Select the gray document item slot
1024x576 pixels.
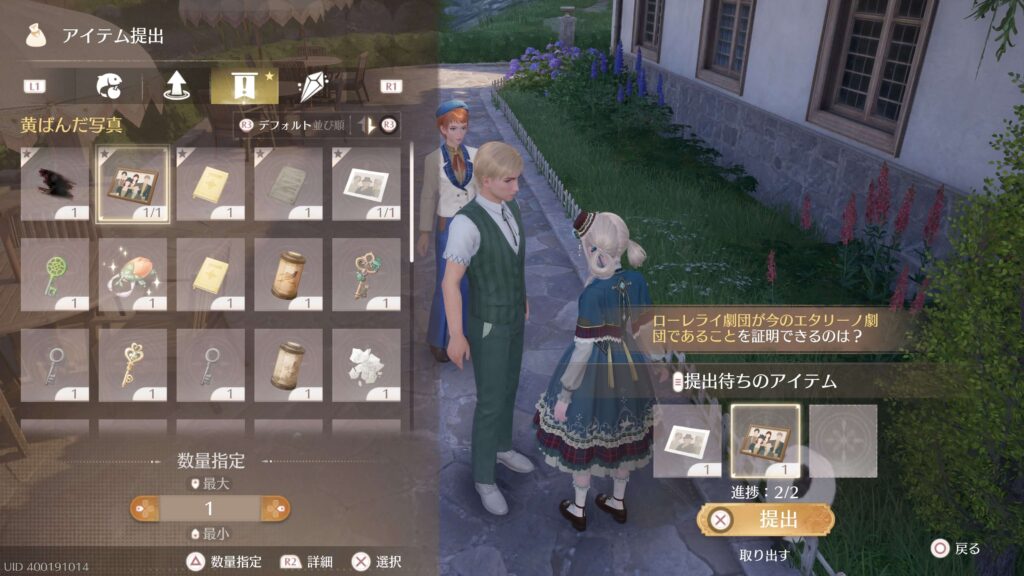click(288, 184)
